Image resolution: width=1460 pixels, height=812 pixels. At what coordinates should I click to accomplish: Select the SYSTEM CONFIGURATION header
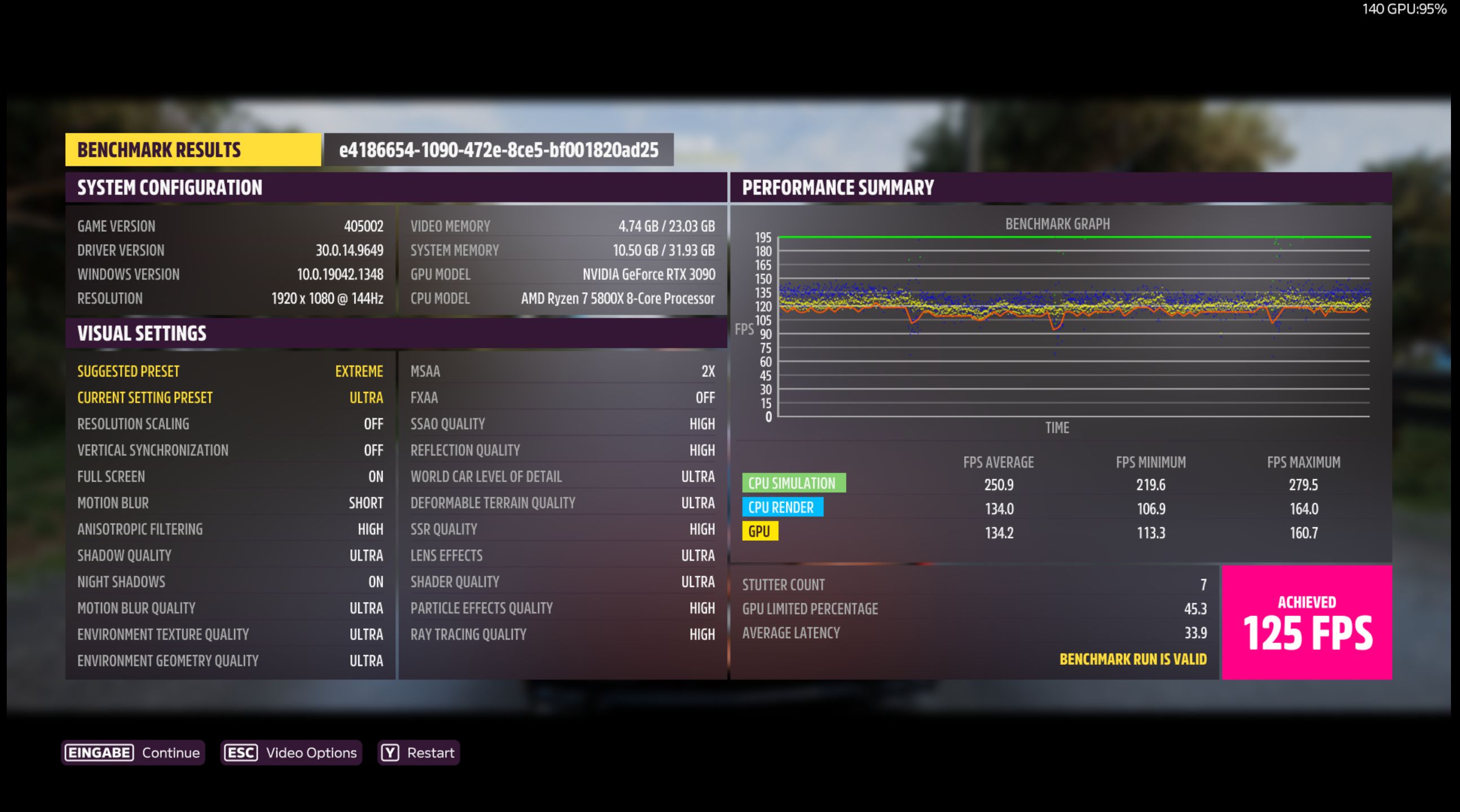click(170, 188)
